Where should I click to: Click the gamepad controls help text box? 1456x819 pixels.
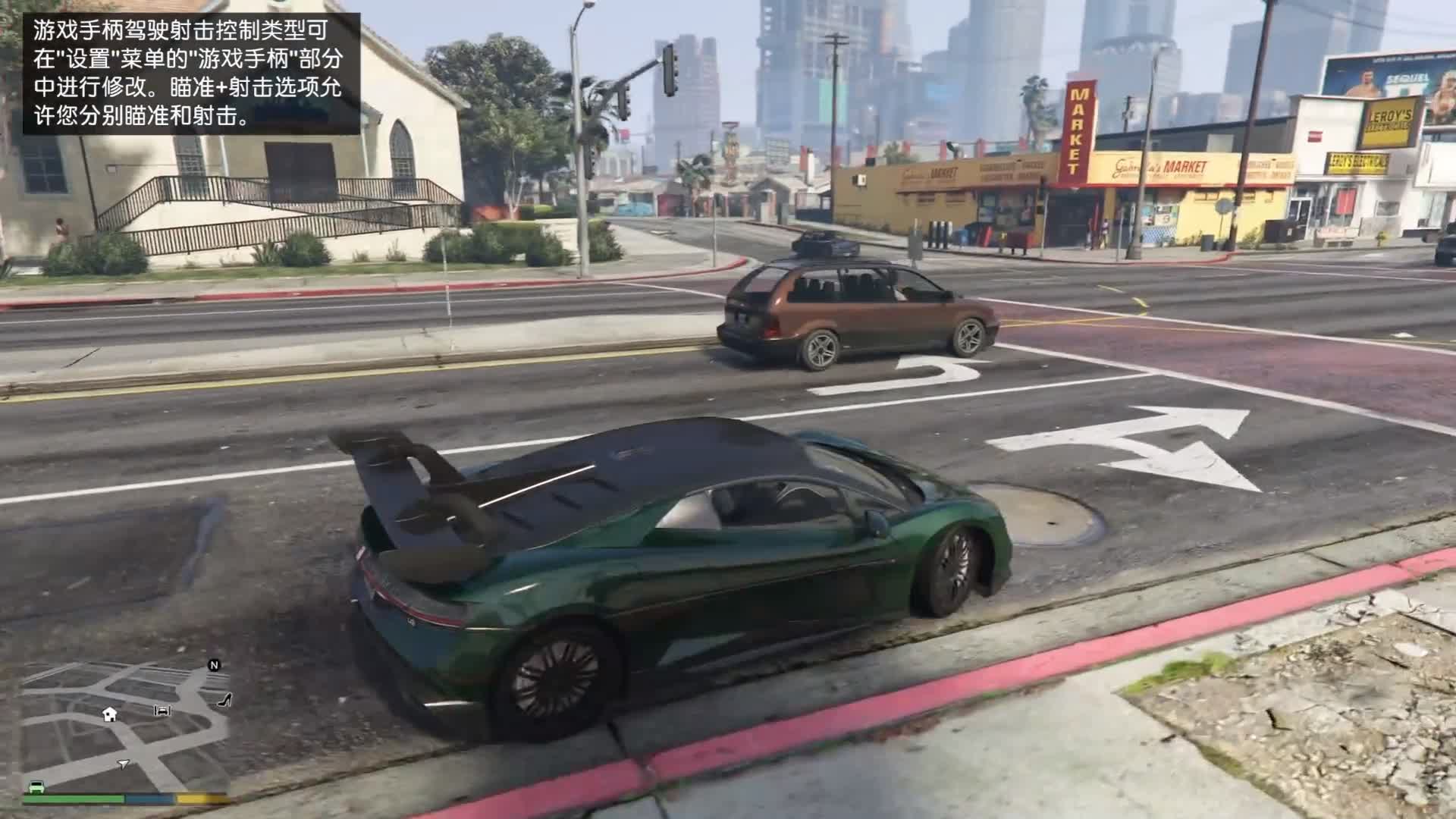tap(191, 74)
